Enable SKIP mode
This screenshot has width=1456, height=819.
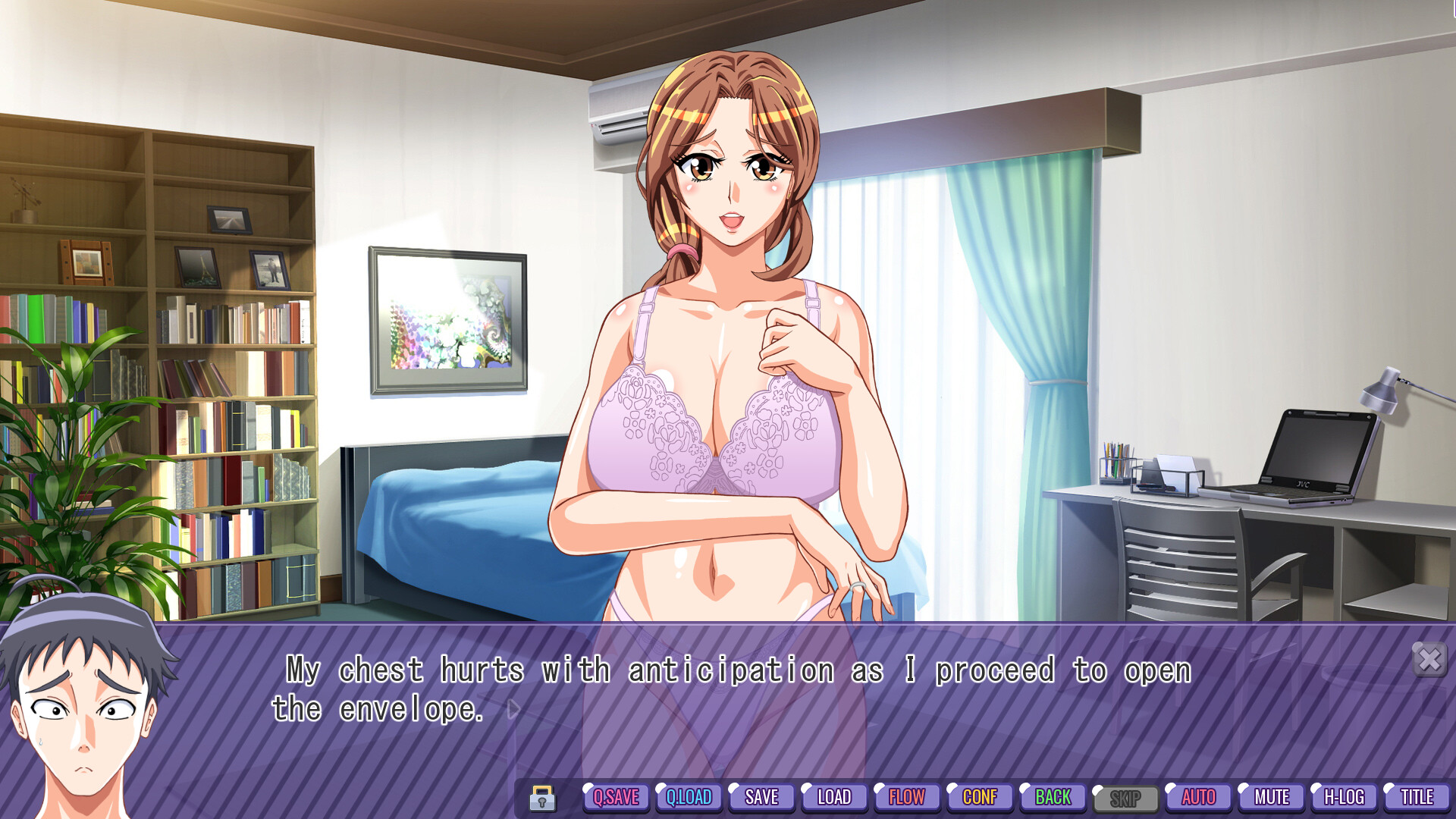[x=1125, y=797]
